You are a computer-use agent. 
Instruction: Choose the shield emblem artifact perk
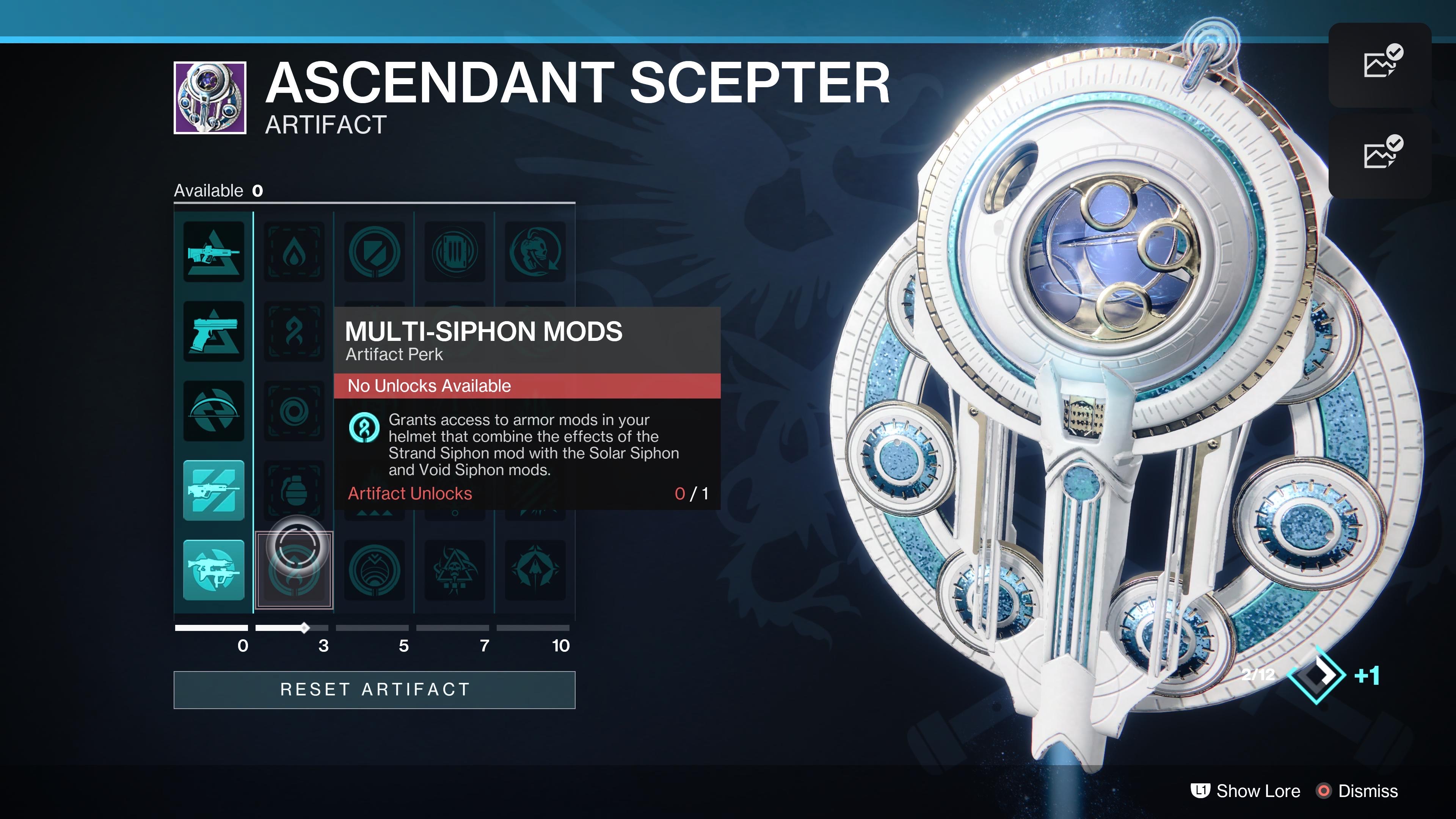tap(374, 252)
